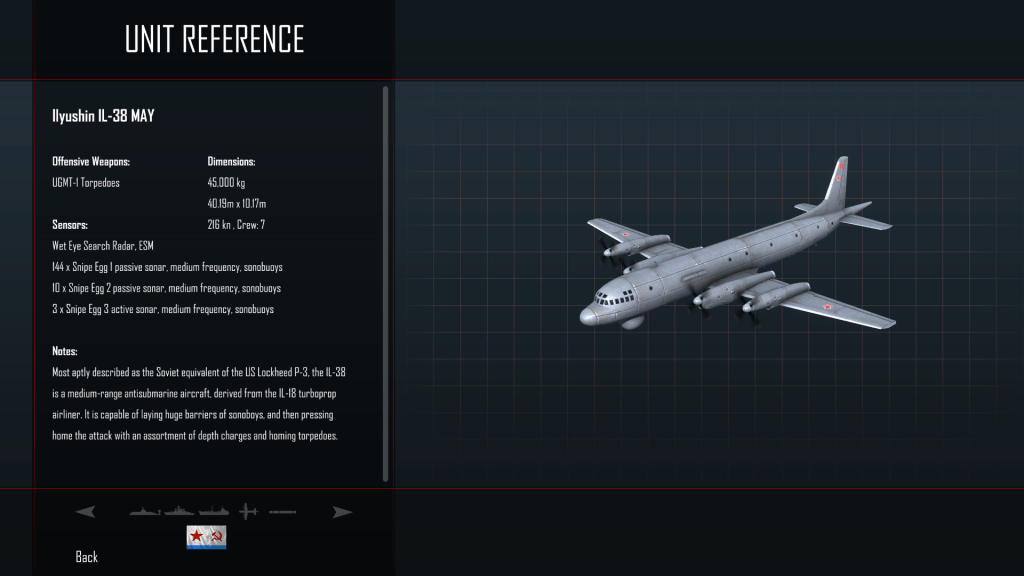Show the next unit with right arrow
This screenshot has height=576, width=1024.
[342, 512]
